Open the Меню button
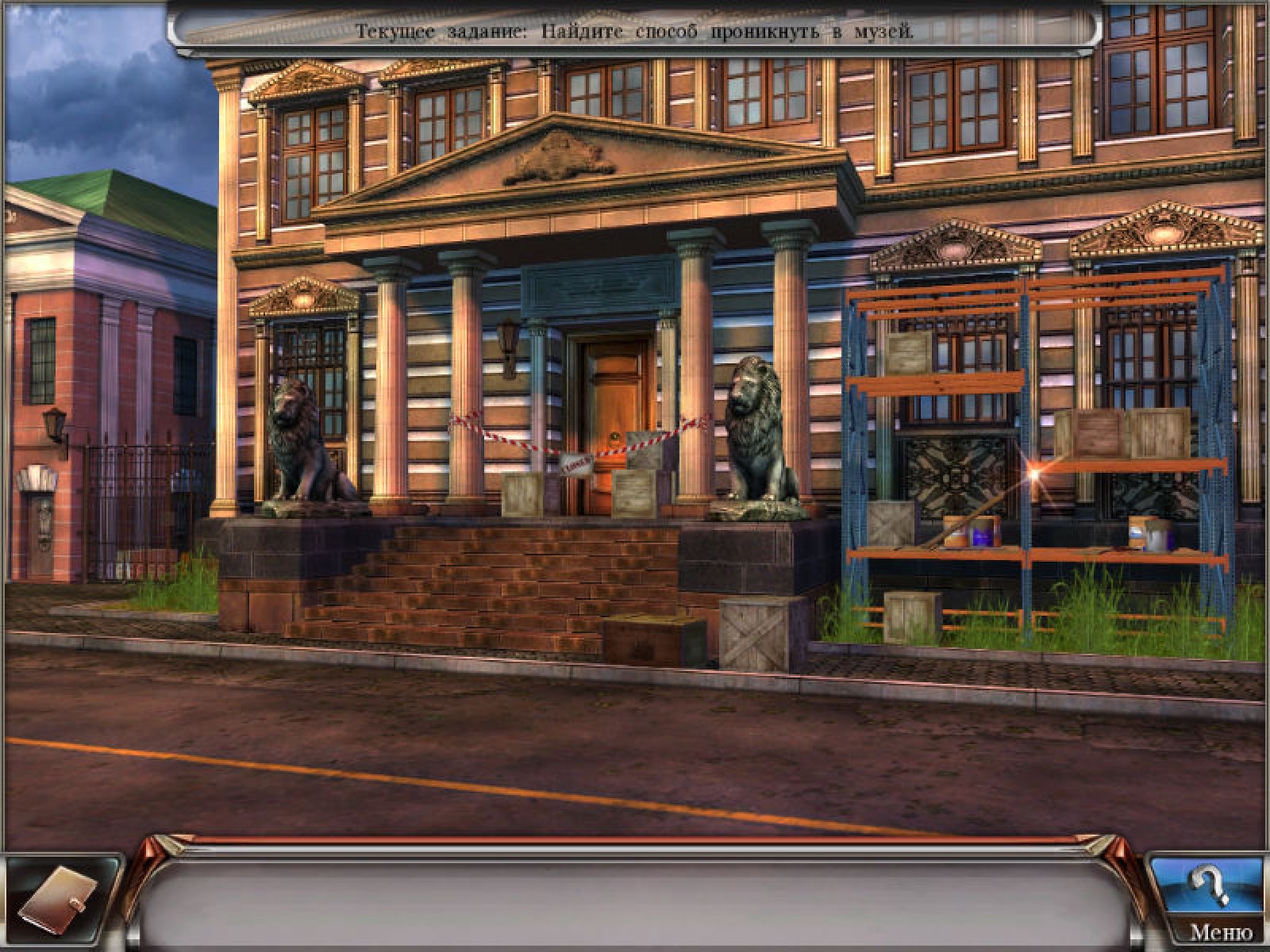1270x952 pixels. [1222, 933]
